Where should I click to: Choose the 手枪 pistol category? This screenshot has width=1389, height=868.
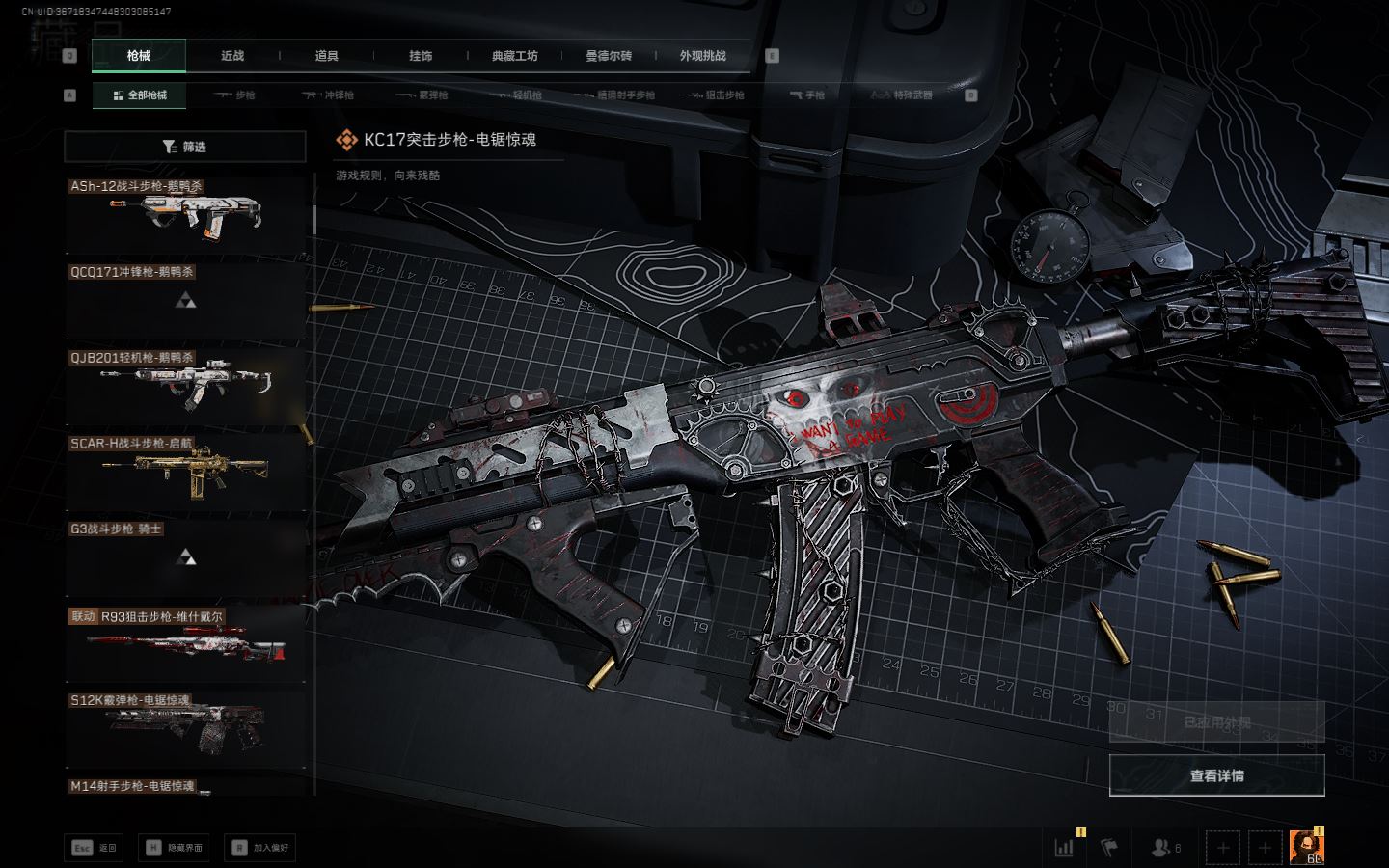point(807,95)
